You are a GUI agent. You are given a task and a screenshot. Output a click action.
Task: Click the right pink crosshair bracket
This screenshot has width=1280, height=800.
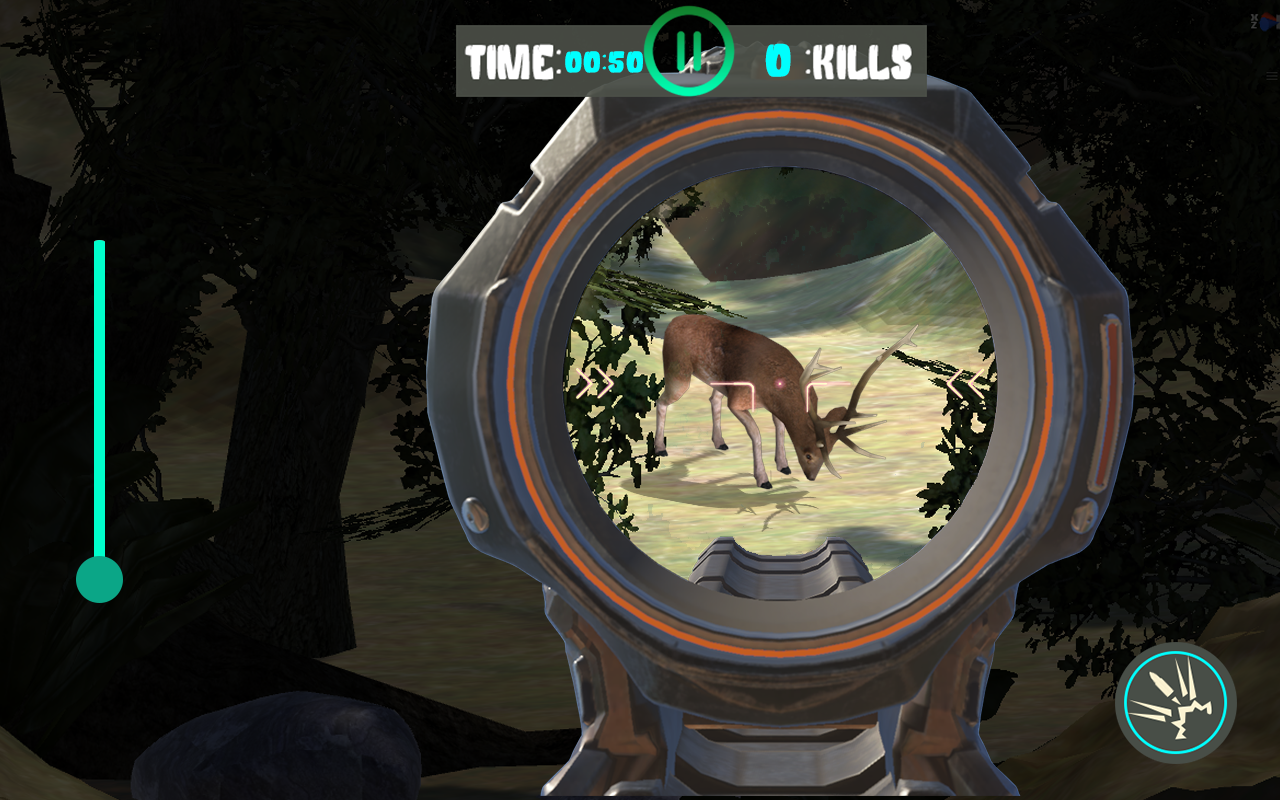pyautogui.click(x=810, y=385)
